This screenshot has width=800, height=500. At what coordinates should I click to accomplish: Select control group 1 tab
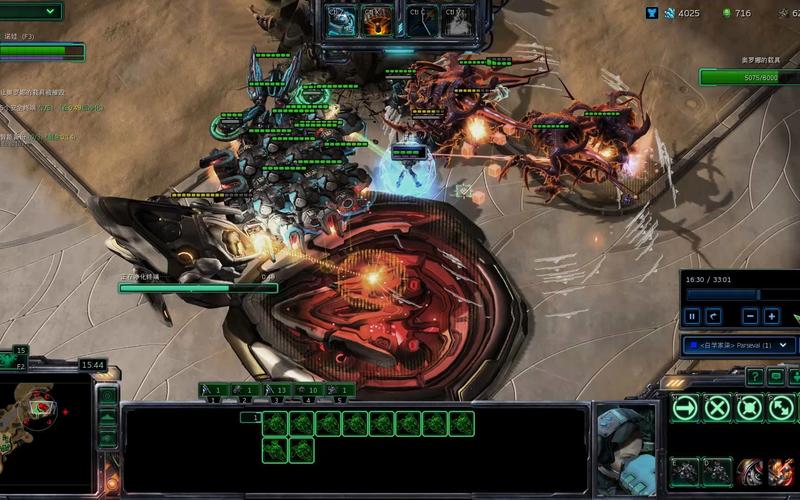[213, 390]
